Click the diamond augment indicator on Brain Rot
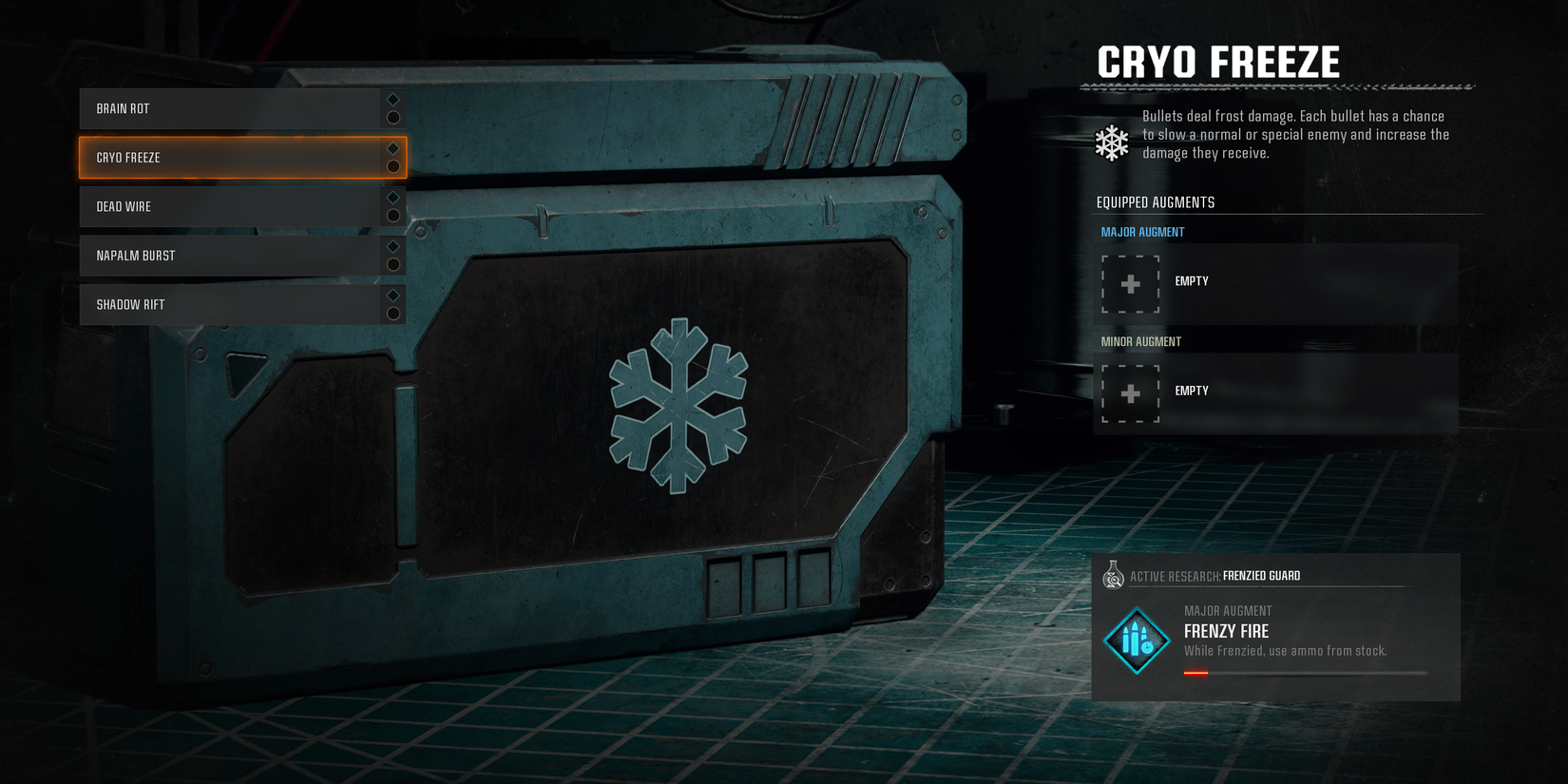Image resolution: width=1568 pixels, height=784 pixels. coord(391,99)
